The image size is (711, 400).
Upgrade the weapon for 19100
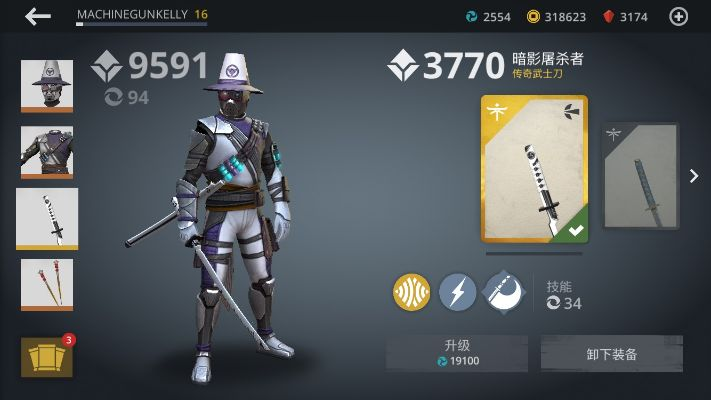pyautogui.click(x=457, y=353)
